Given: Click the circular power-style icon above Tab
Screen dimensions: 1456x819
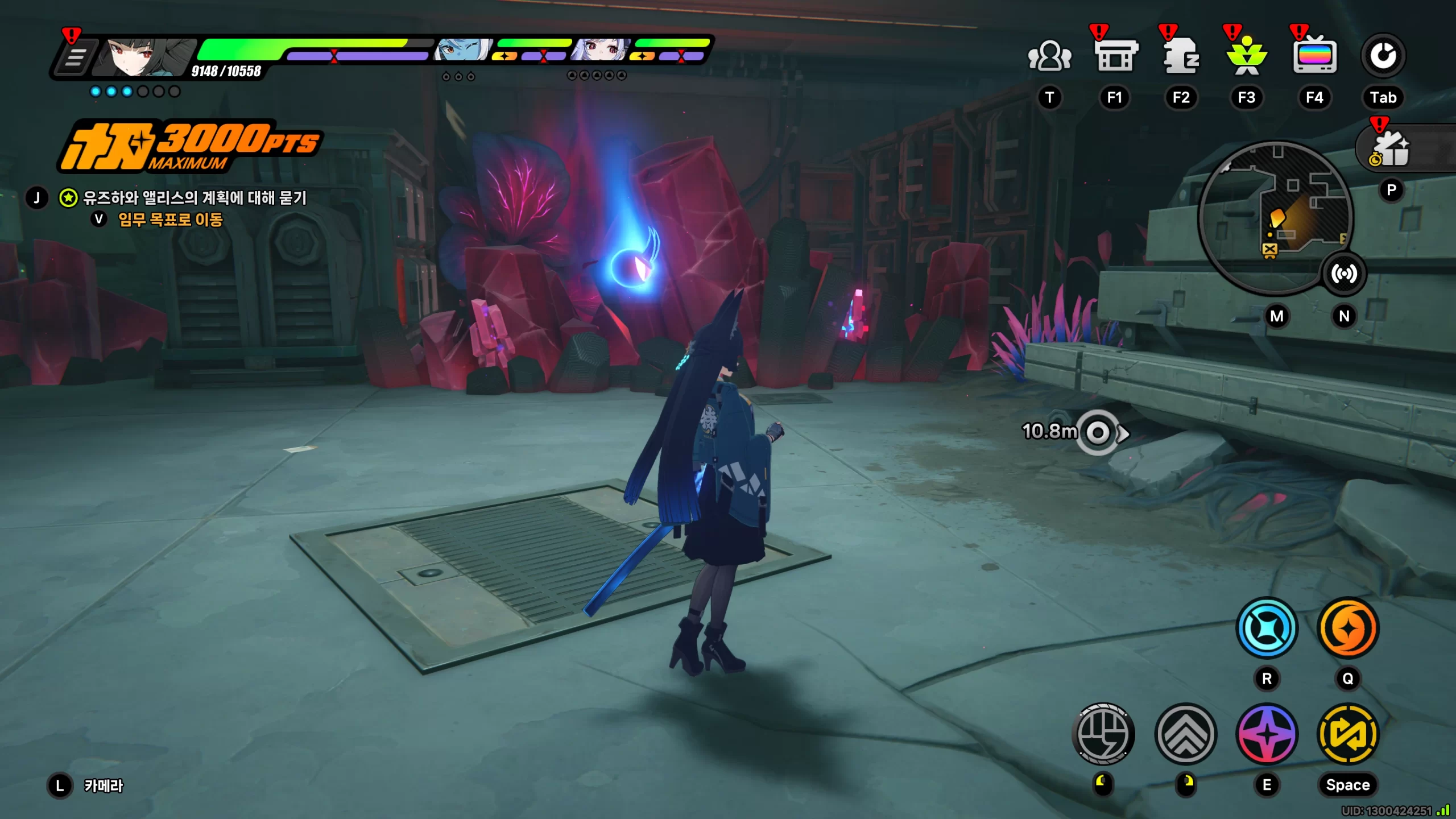Looking at the screenshot, I should (1383, 56).
